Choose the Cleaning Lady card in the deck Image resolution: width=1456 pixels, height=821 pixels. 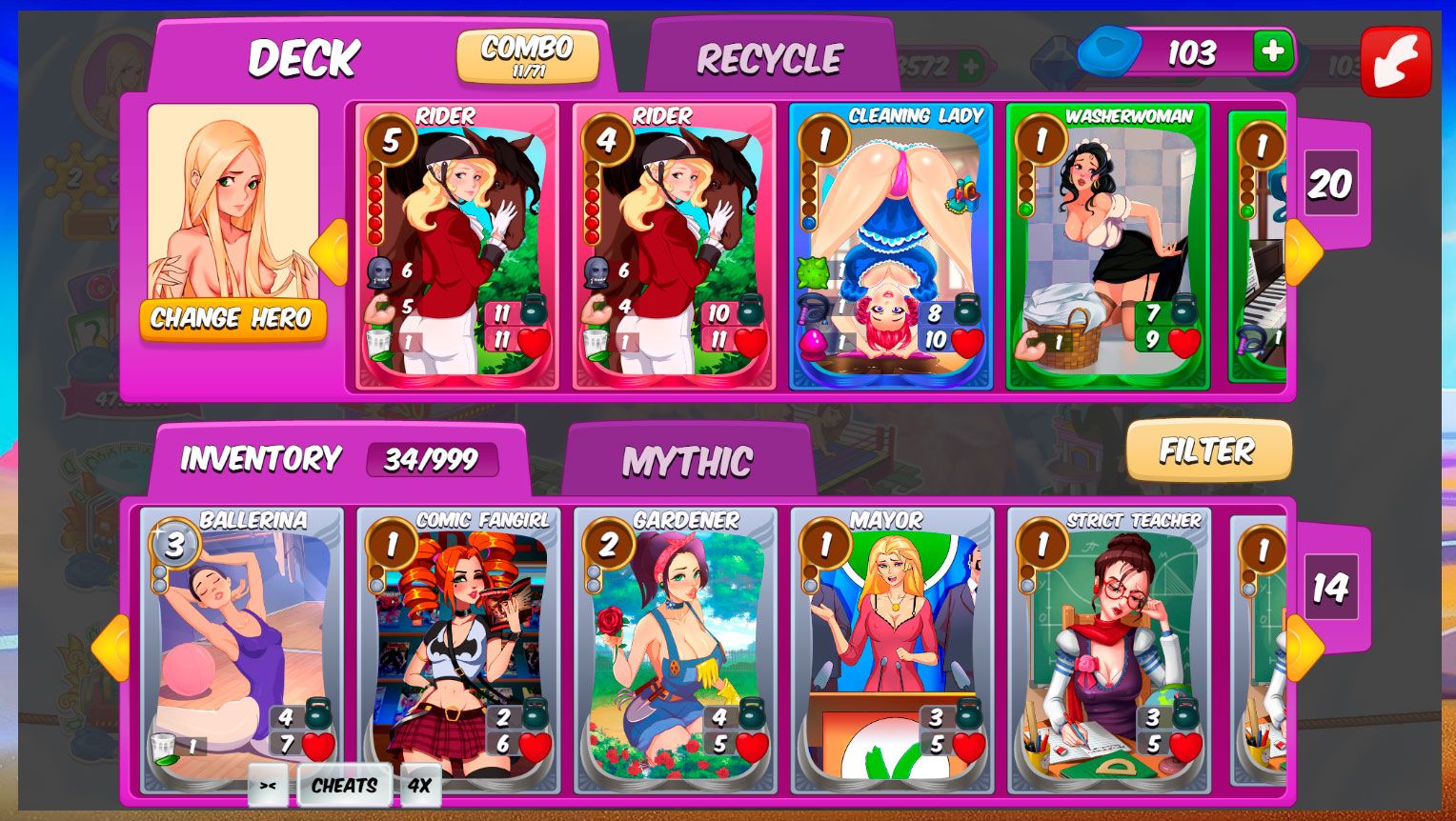tap(891, 248)
